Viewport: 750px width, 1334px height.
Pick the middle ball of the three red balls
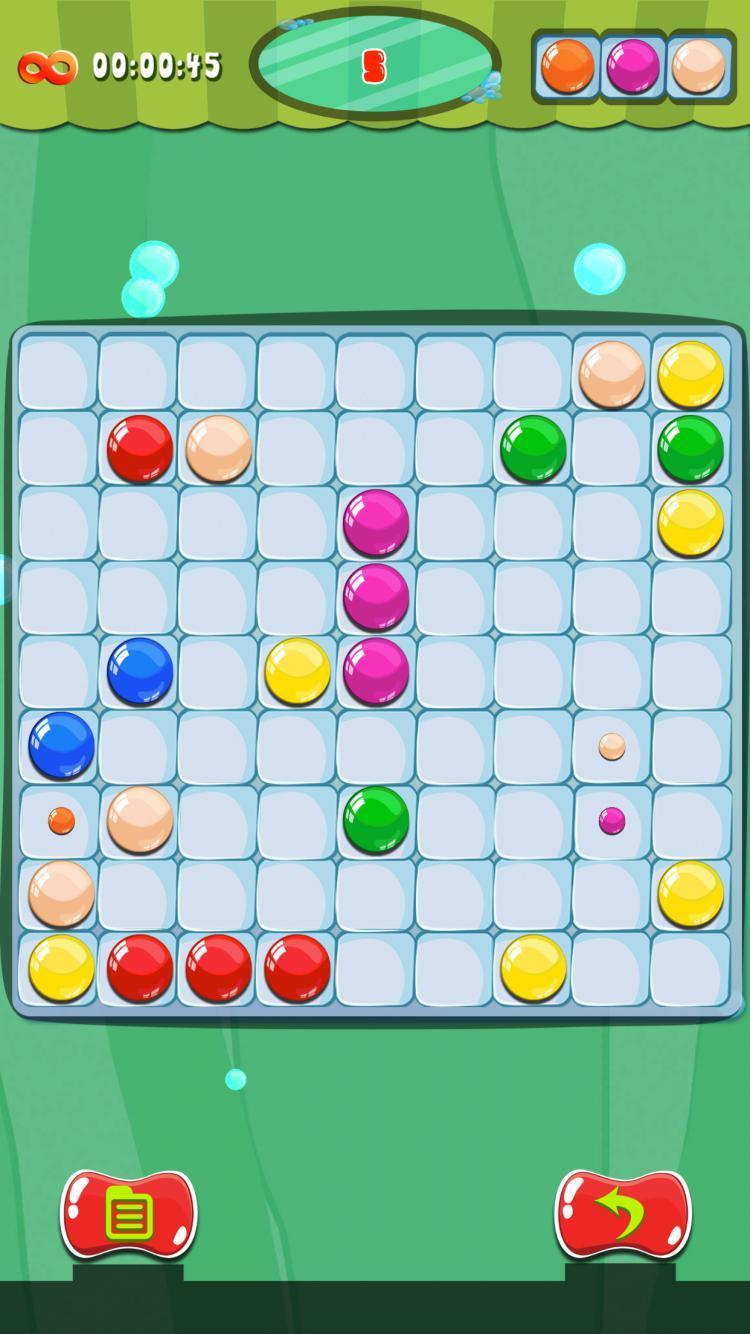point(219,968)
